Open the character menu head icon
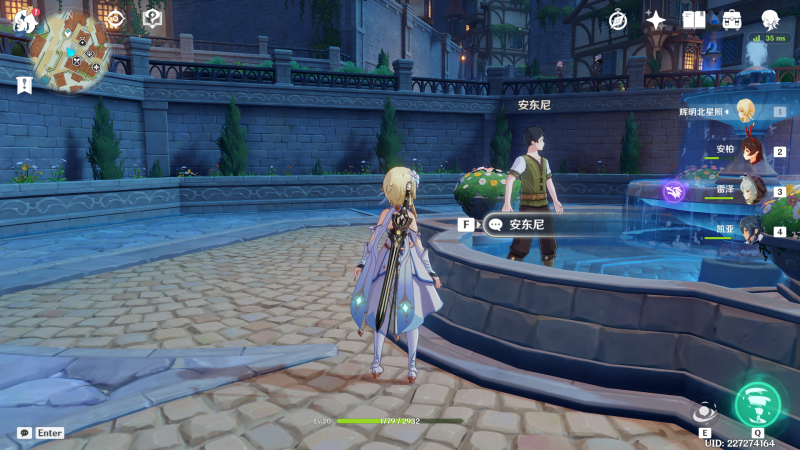Screen dimensions: 800x450 (770, 20)
